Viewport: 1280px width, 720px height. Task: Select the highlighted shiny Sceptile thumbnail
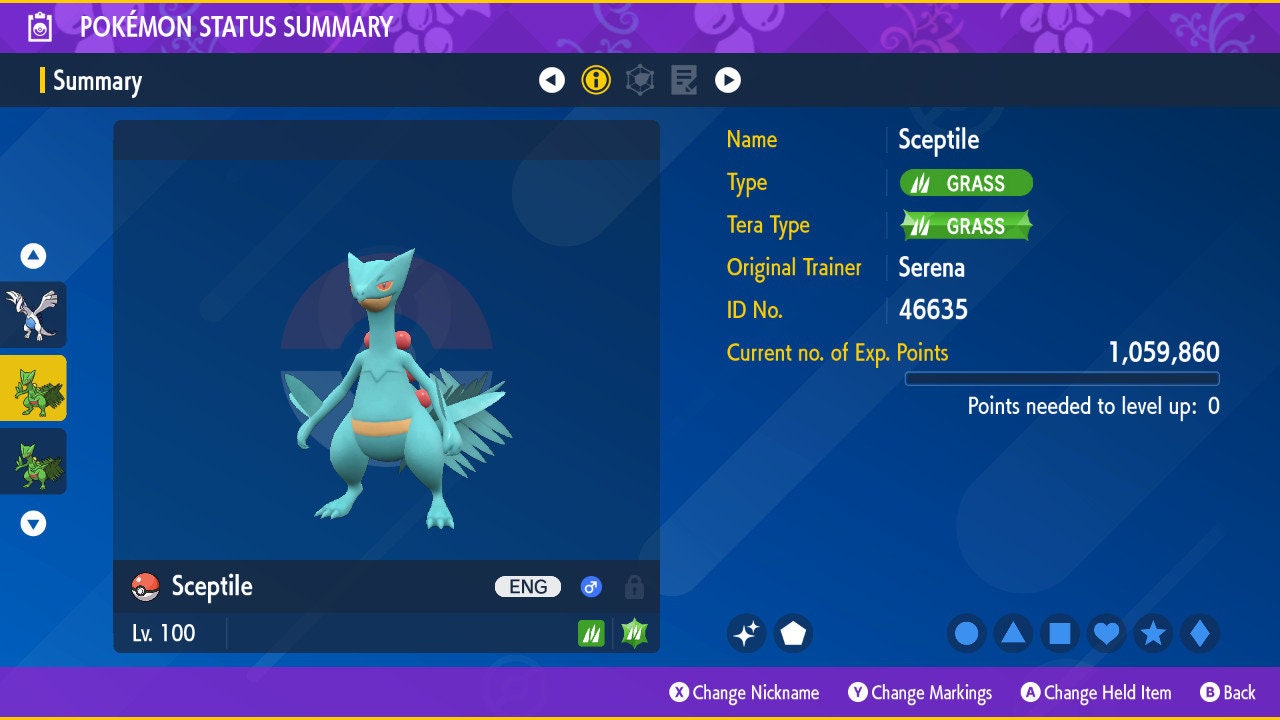[33, 388]
